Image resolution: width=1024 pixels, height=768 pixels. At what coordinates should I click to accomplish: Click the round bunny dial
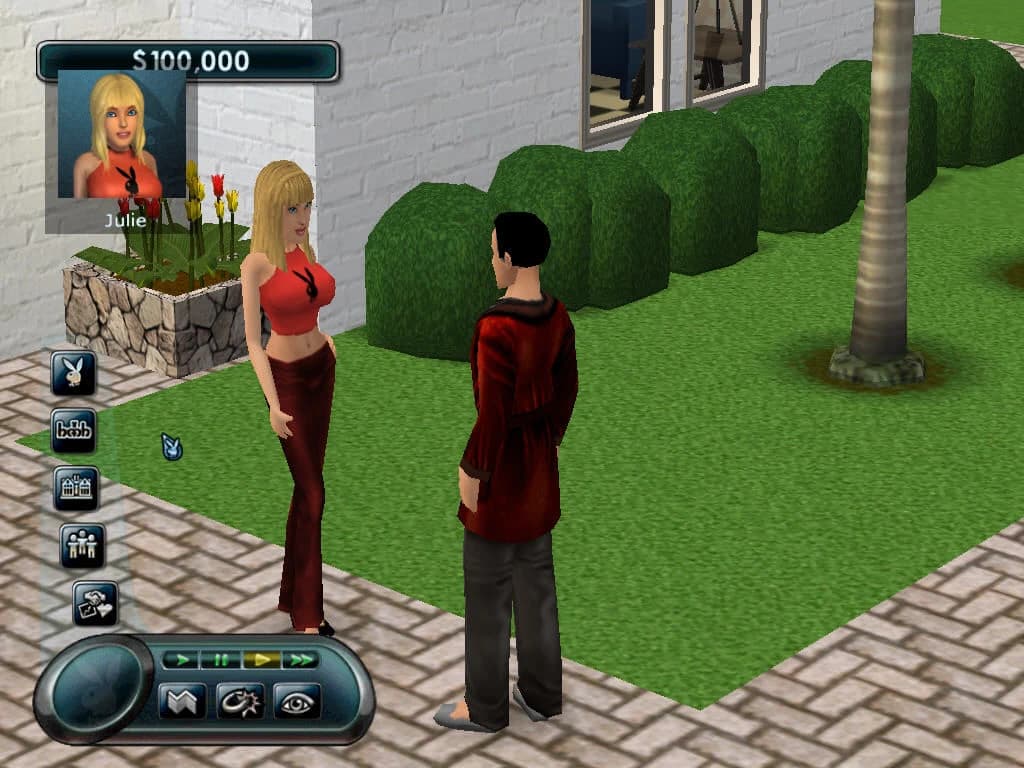click(94, 688)
